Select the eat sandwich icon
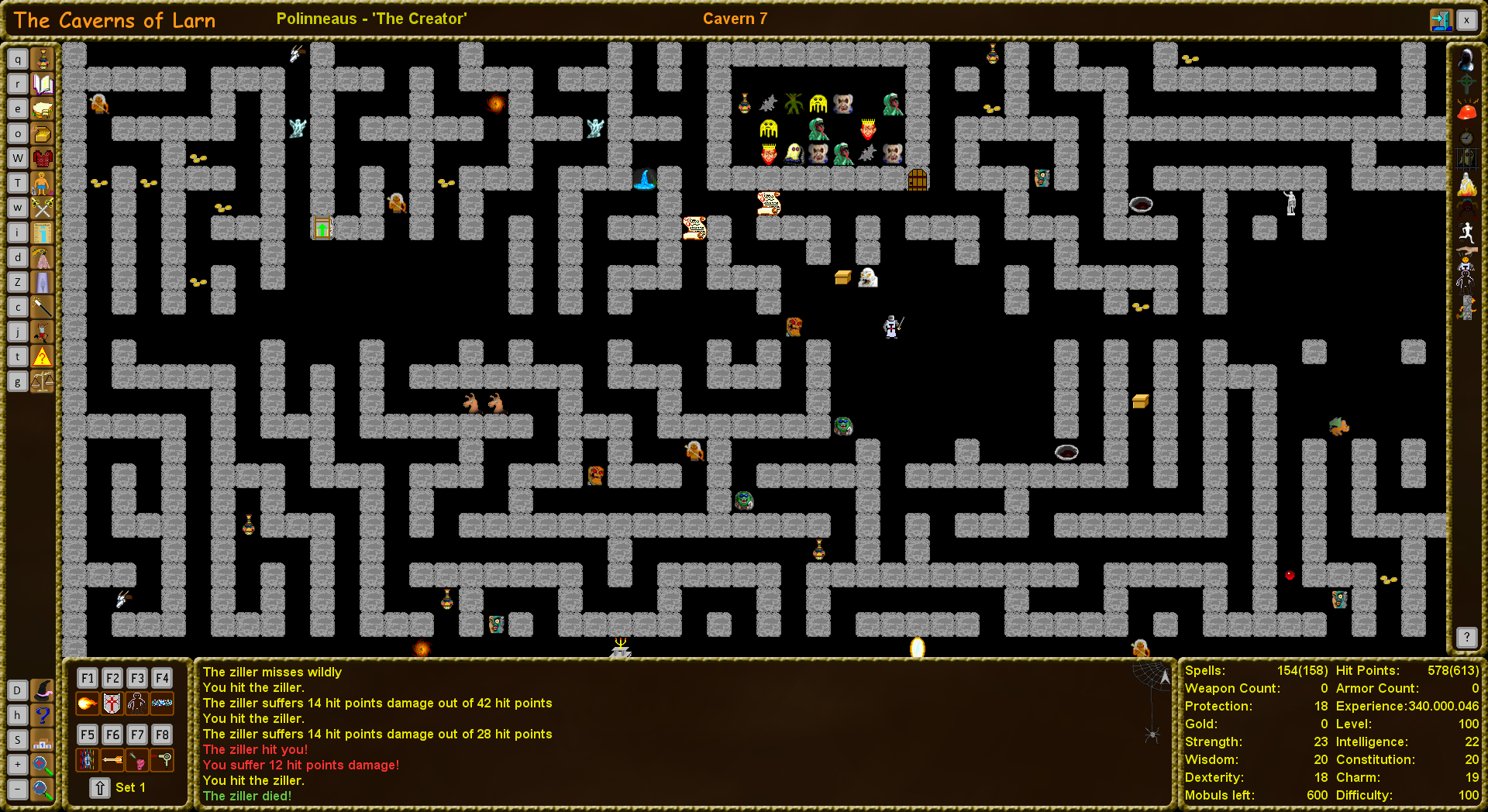The width and height of the screenshot is (1488, 812). coord(43,108)
